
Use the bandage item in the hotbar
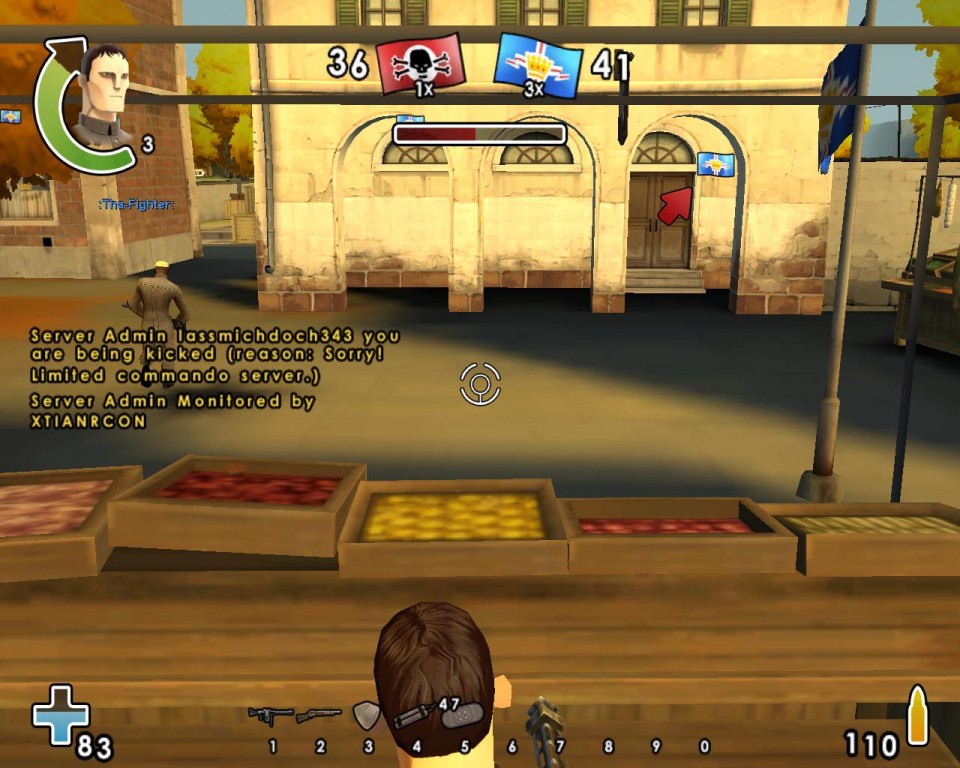pos(463,716)
